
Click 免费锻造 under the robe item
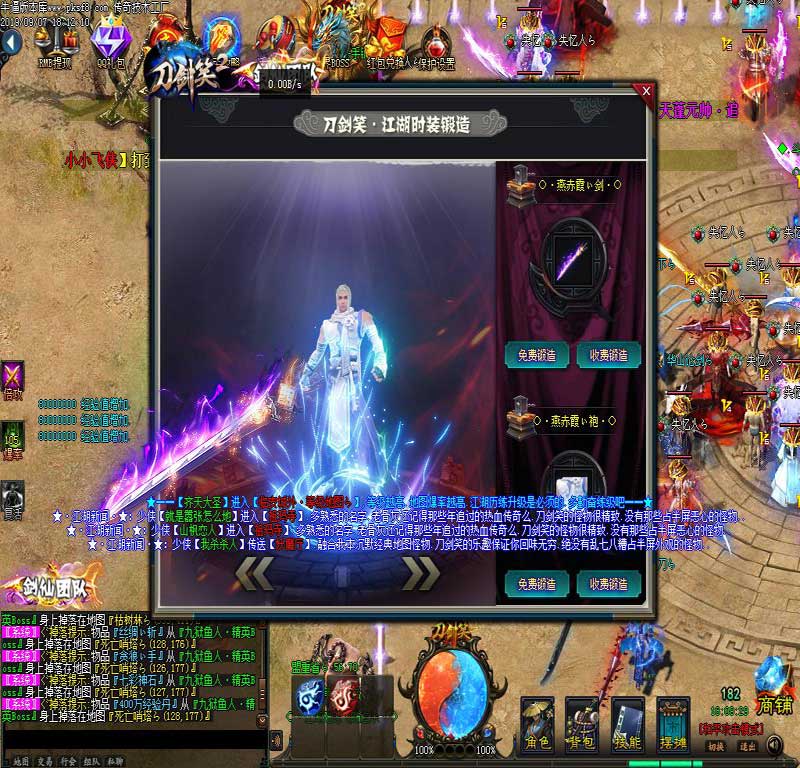tap(537, 584)
